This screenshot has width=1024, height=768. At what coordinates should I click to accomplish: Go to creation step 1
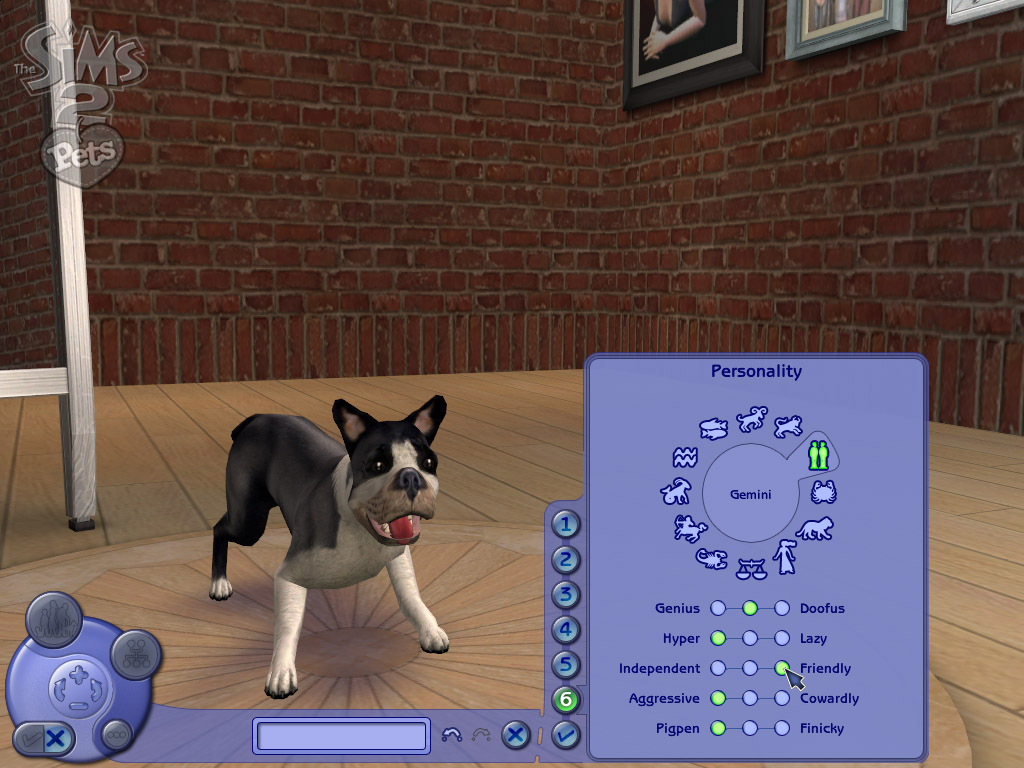[567, 523]
